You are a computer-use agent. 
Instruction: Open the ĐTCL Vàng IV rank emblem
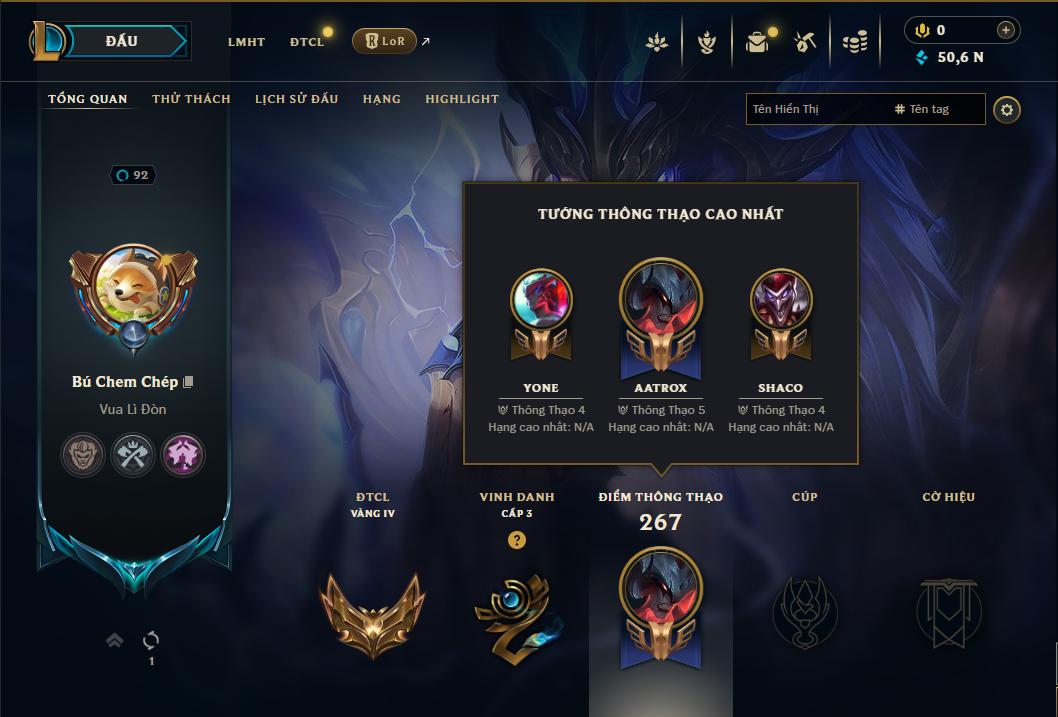click(372, 613)
